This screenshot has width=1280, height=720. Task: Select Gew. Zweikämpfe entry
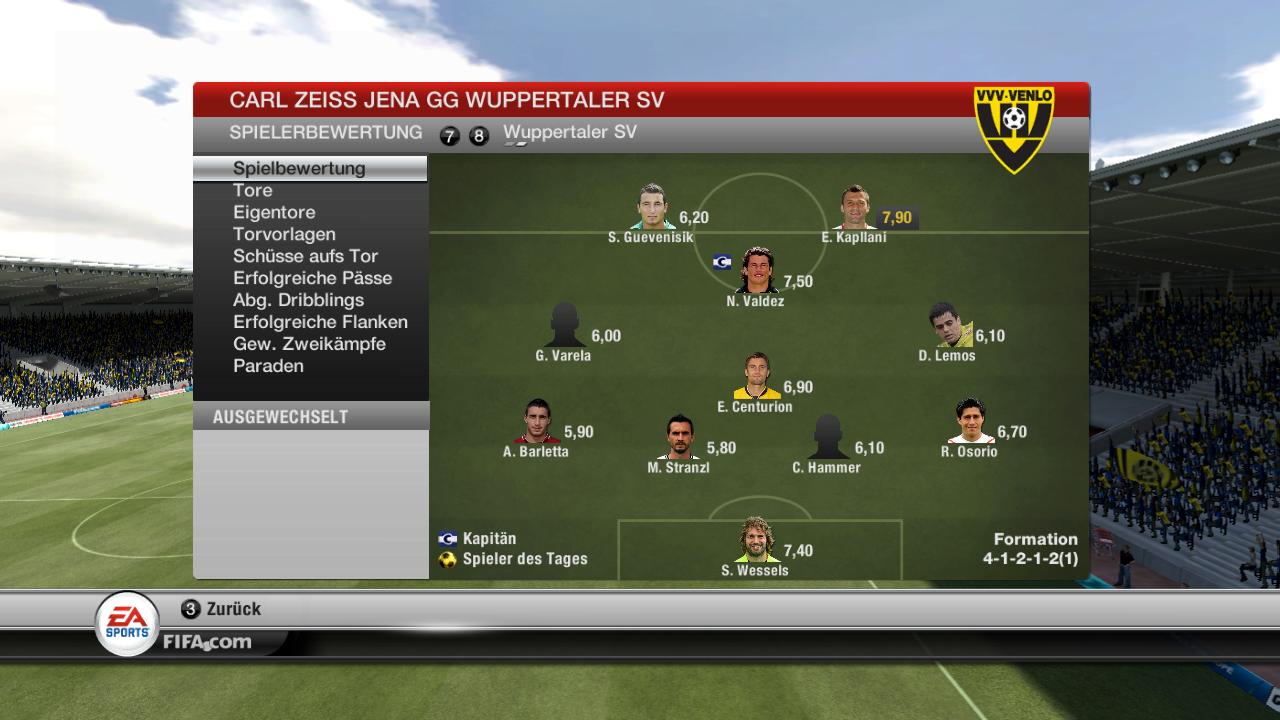coord(309,344)
